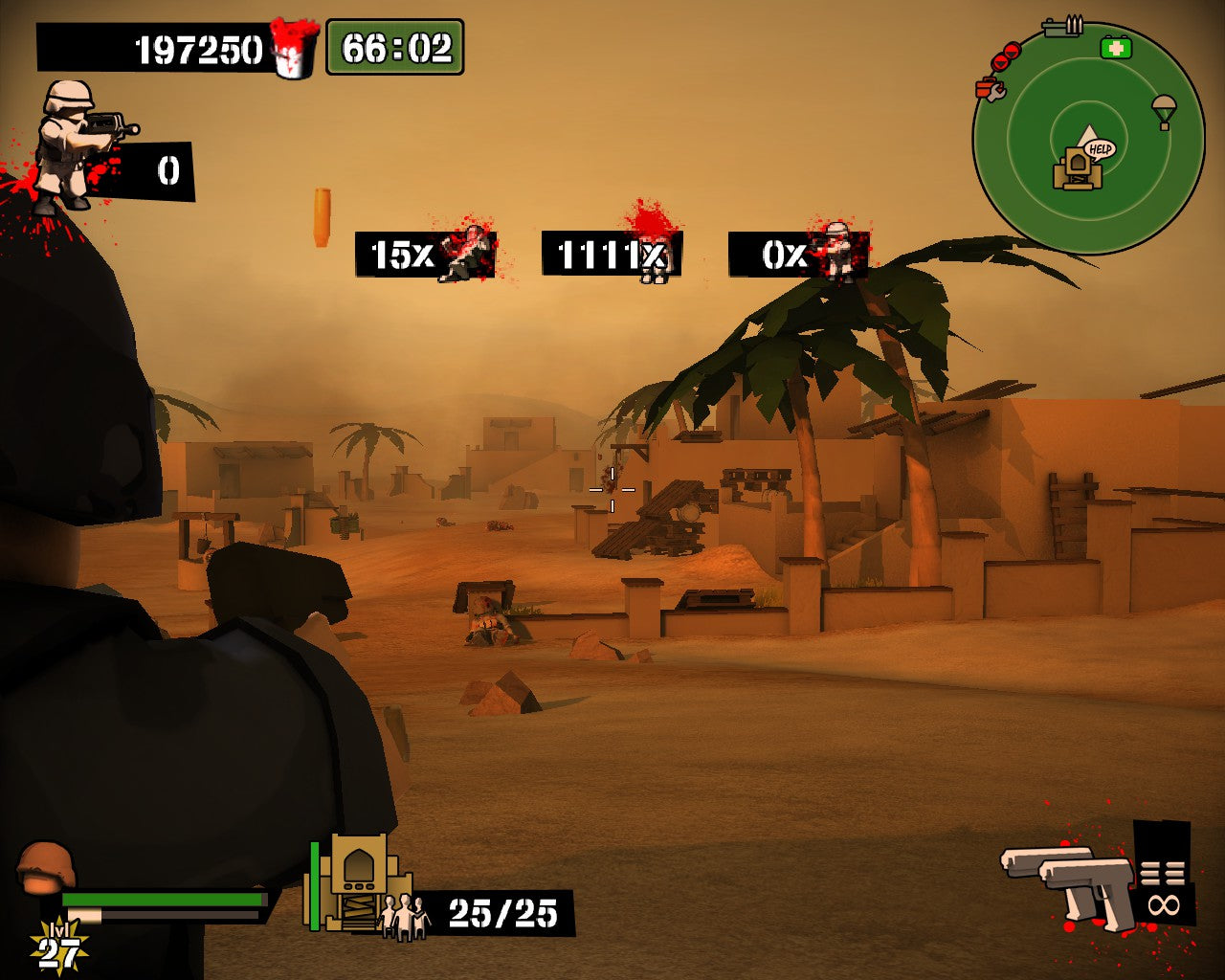
Task: Select the green medkit marker on the minimap
Action: pyautogui.click(x=1116, y=47)
